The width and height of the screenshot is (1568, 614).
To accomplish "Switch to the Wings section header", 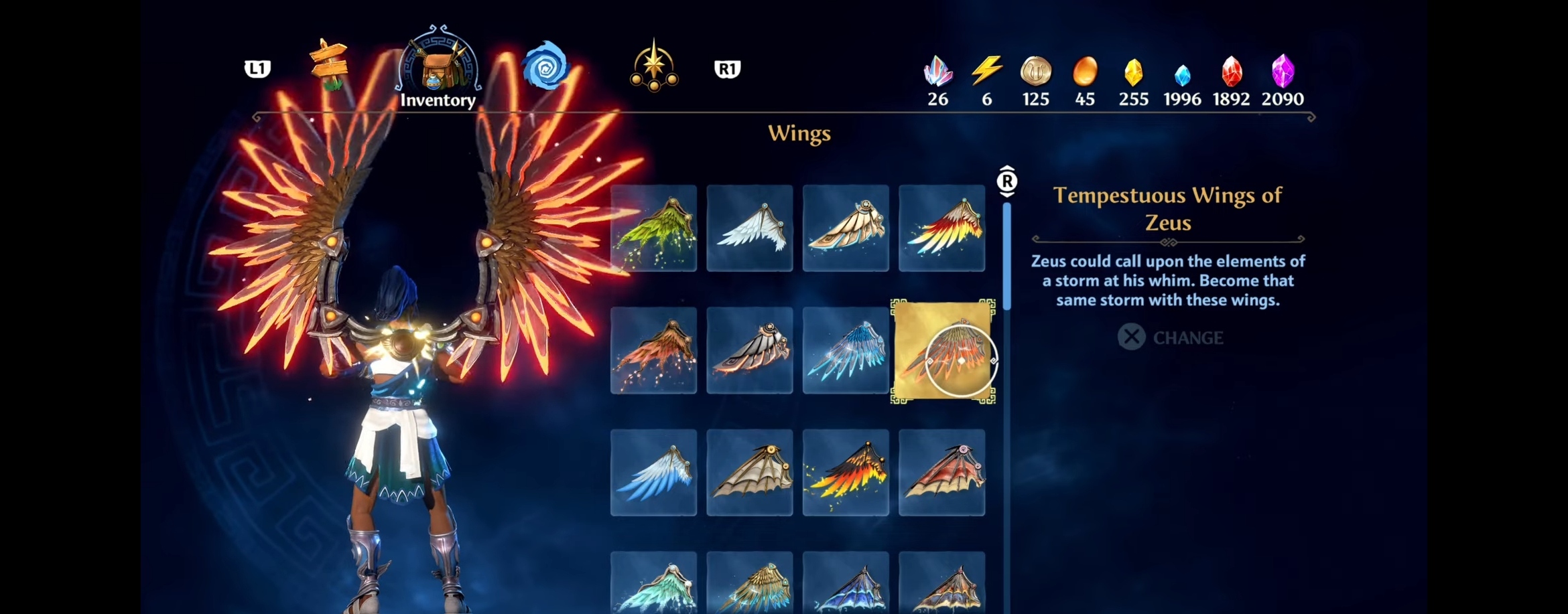I will click(x=798, y=134).
